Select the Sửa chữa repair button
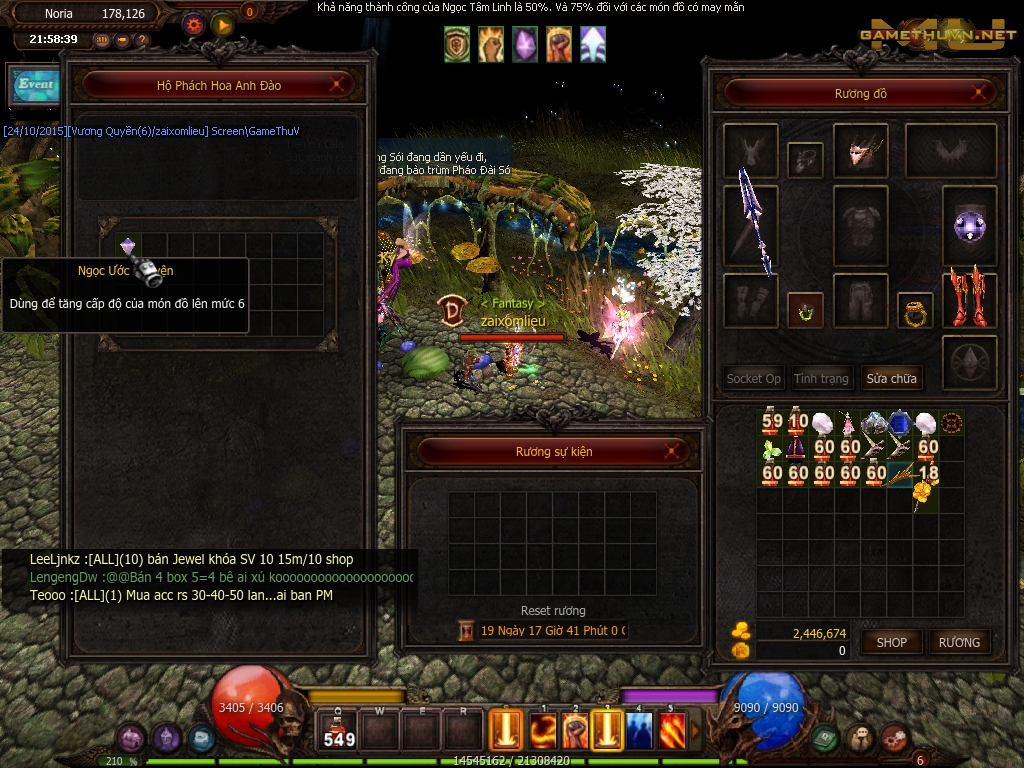 click(x=891, y=378)
